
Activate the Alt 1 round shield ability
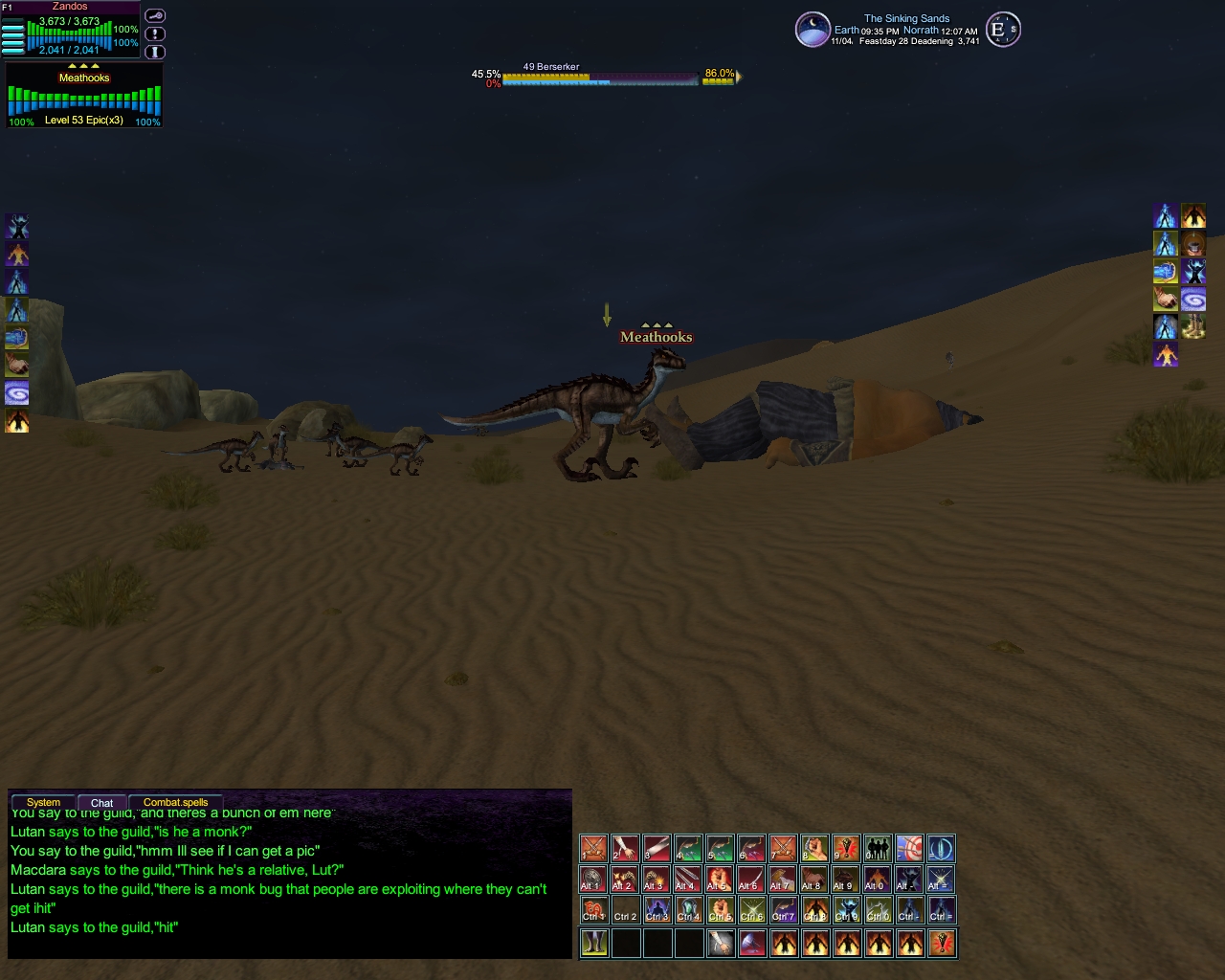pos(593,880)
